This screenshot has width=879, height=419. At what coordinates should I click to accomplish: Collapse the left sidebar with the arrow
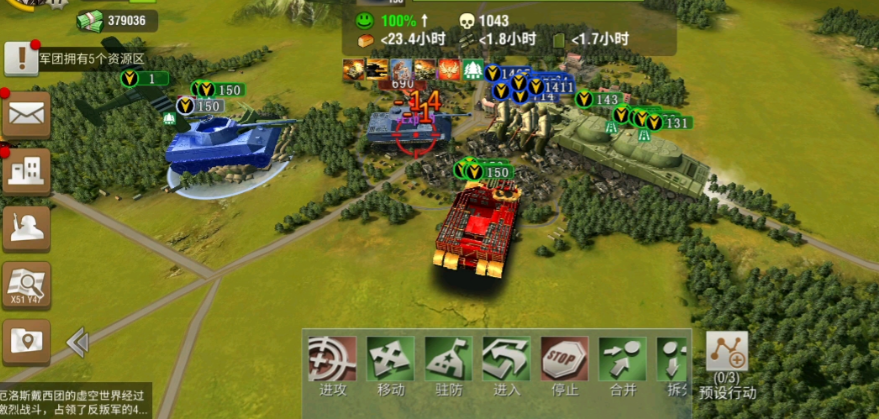[x=77, y=343]
